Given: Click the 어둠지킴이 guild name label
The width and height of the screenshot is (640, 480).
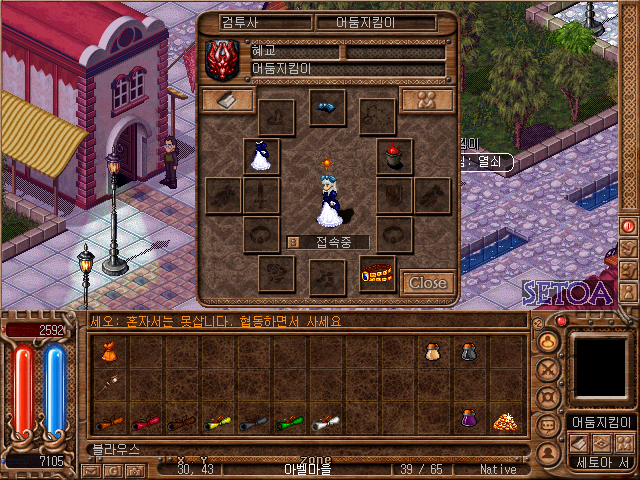Looking at the screenshot, I should [x=600, y=422].
